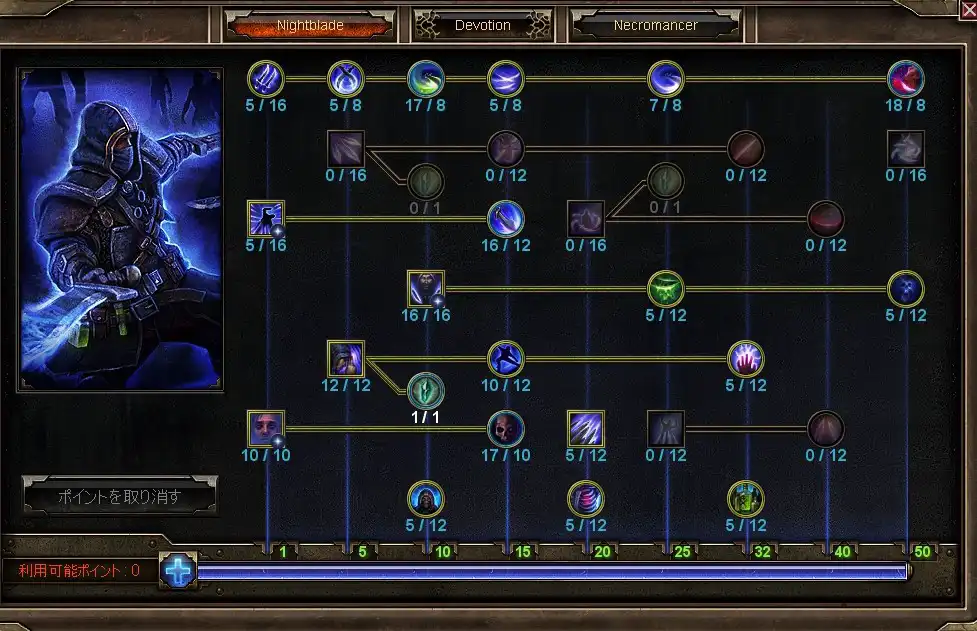Viewport: 977px width, 631px height.
Task: Select the twin blades skill showing 5 / 16
Action: click(266, 78)
